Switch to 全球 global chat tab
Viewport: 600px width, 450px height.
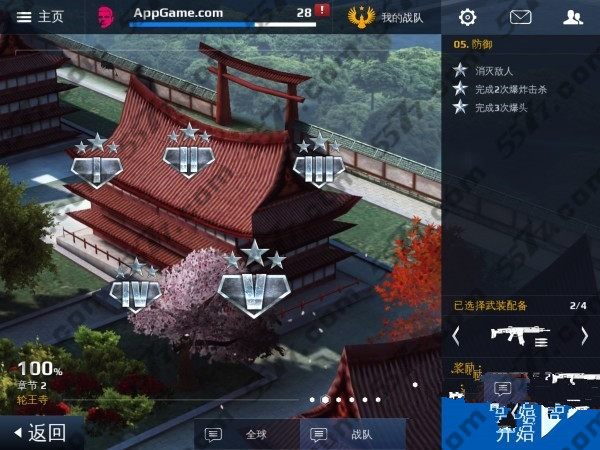(240, 435)
